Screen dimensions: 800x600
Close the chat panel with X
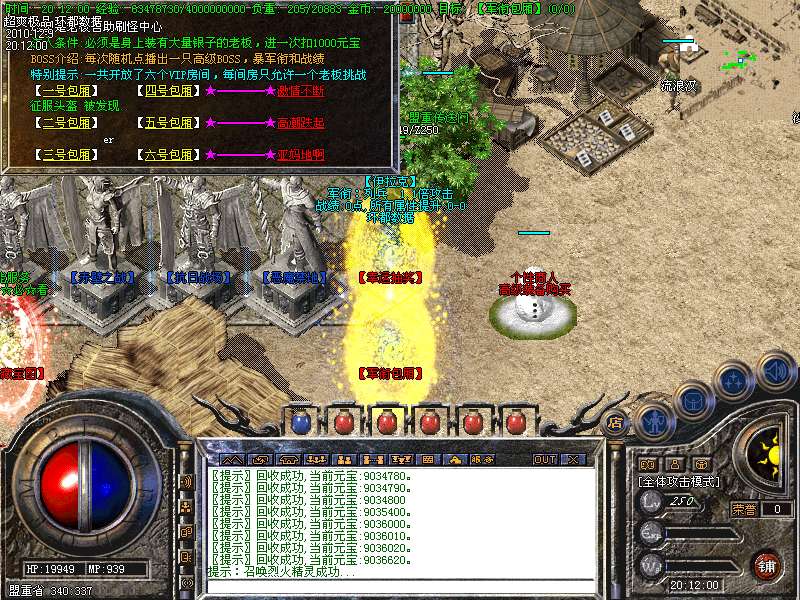[x=572, y=459]
